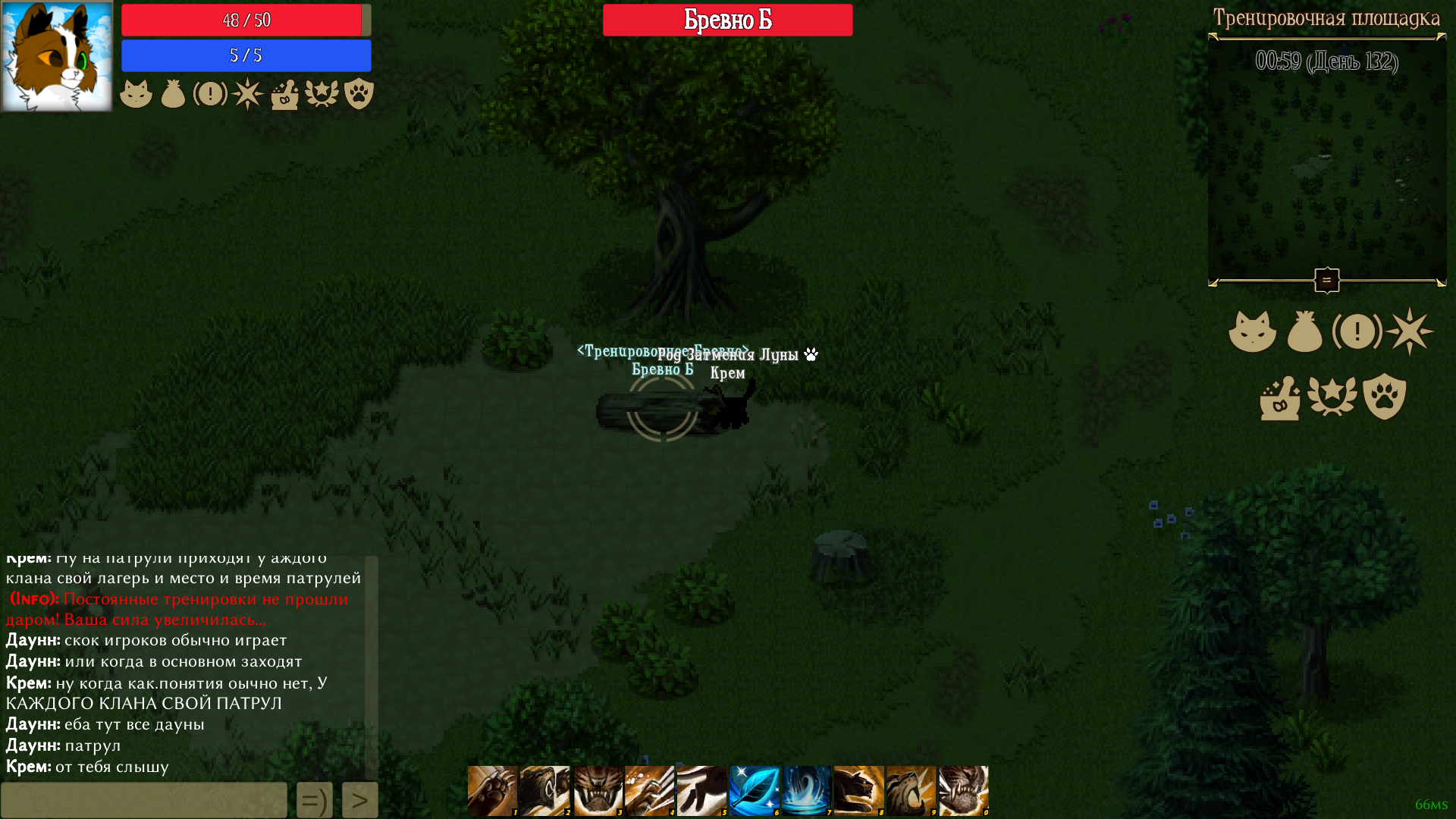Click the chat message input field
The image size is (1456, 819).
pyautogui.click(x=144, y=800)
